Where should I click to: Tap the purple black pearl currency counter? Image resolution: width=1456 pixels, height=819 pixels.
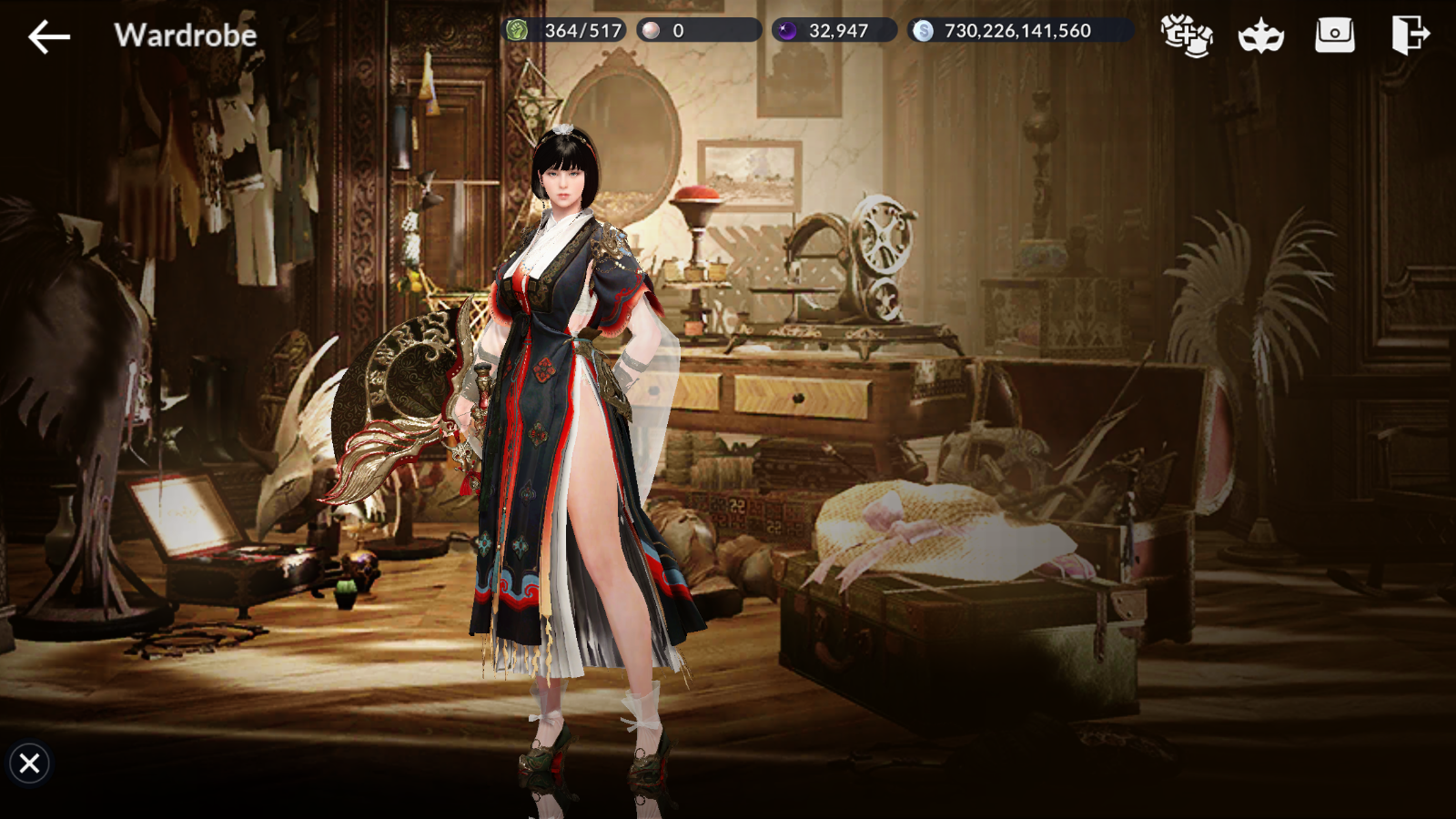tap(834, 31)
